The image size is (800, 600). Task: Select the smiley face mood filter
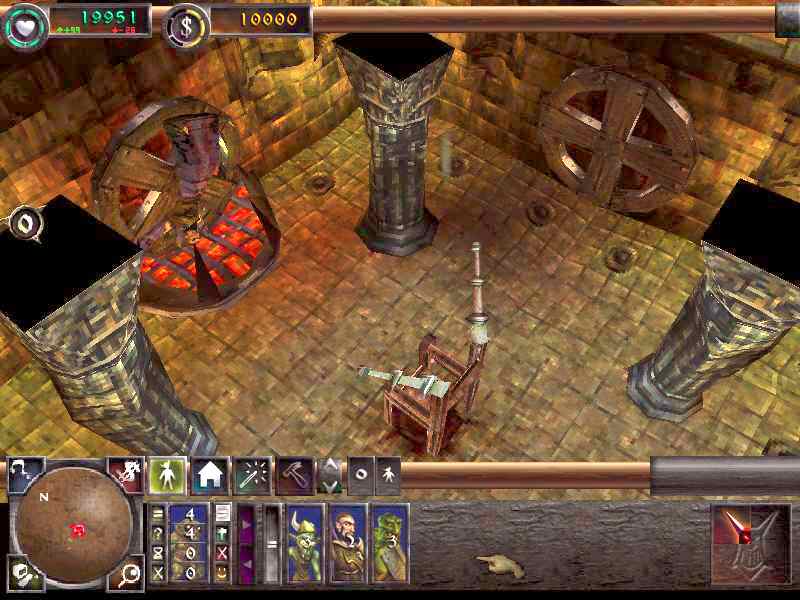222,570
